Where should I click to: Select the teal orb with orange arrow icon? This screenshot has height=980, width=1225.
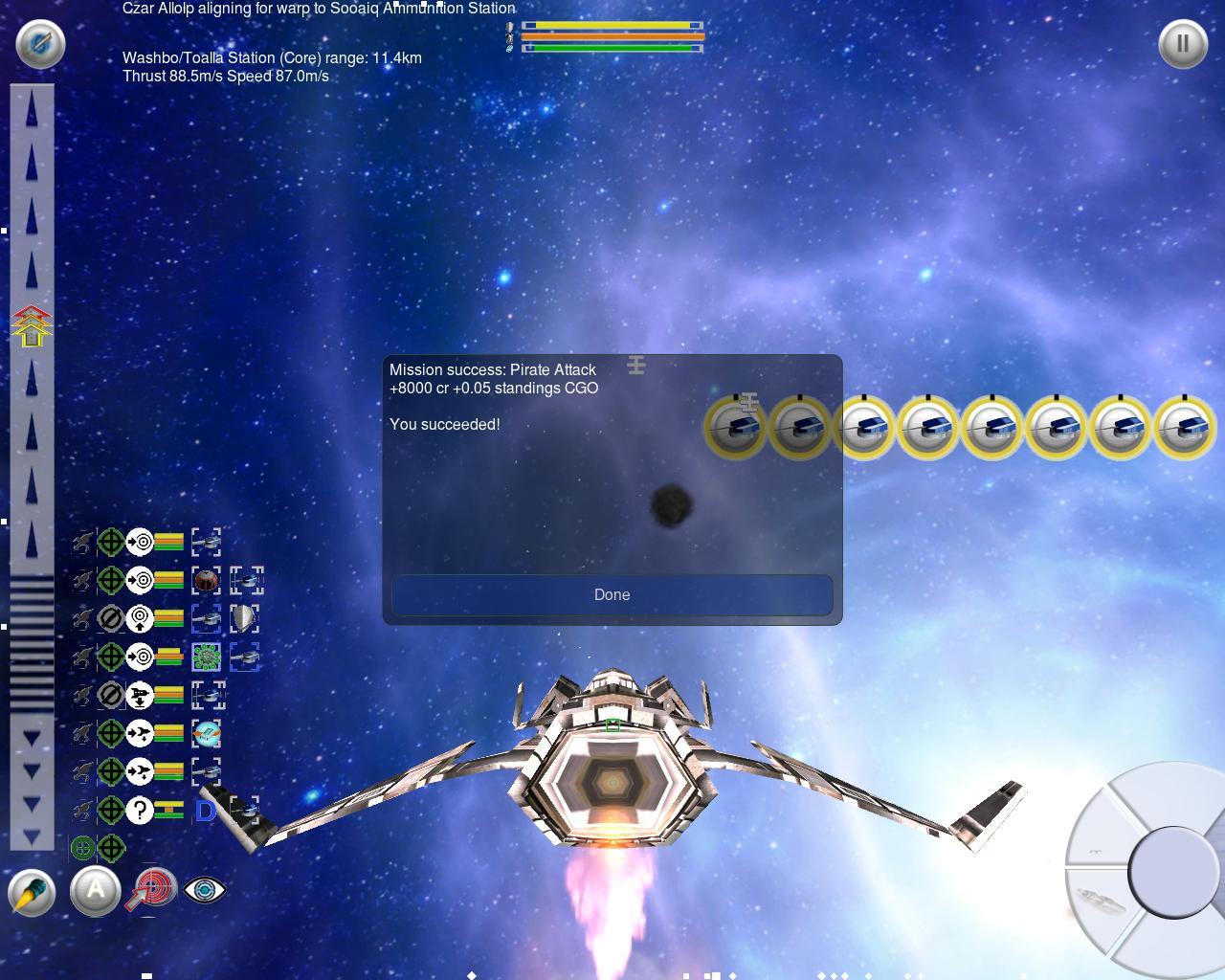pyautogui.click(x=206, y=733)
